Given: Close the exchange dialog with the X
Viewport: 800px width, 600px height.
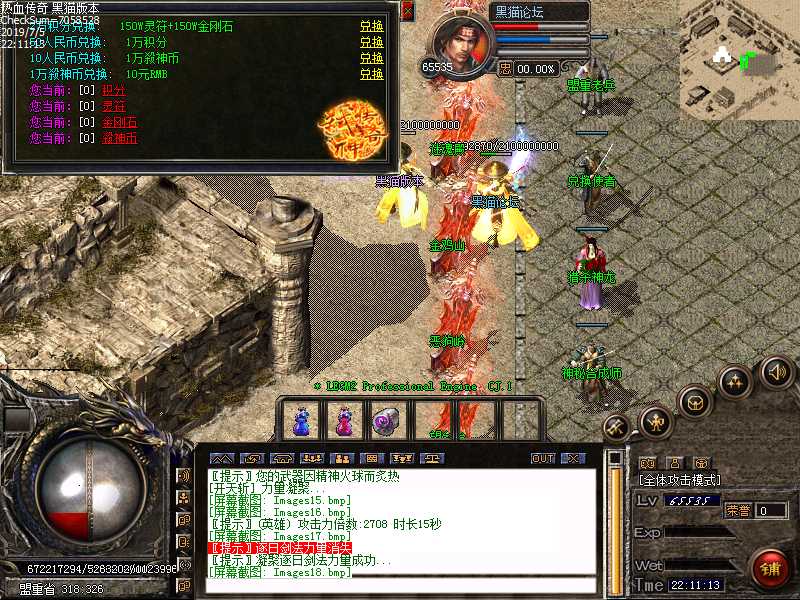Looking at the screenshot, I should [x=407, y=12].
